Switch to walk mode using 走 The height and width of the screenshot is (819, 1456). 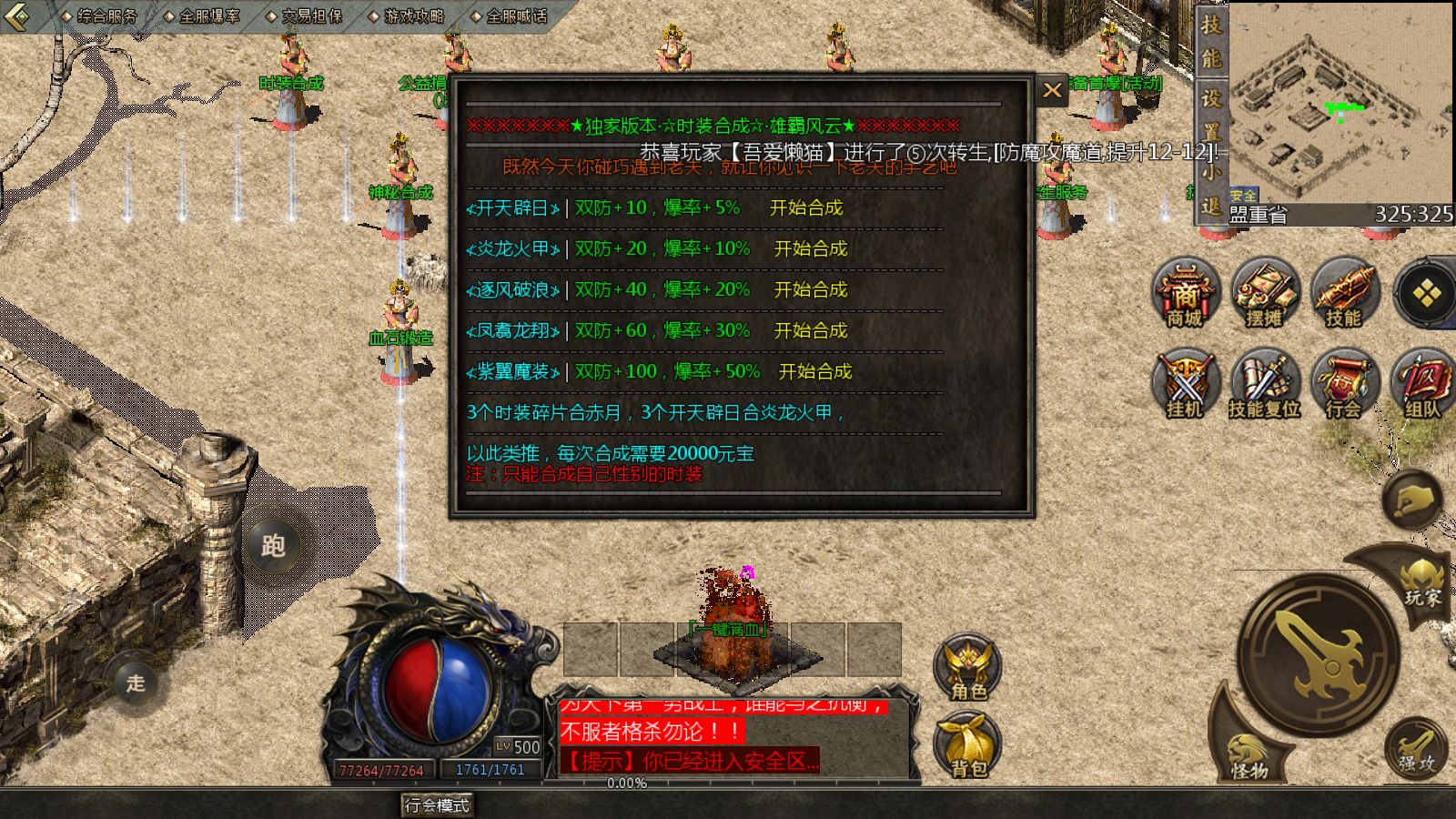tap(135, 683)
